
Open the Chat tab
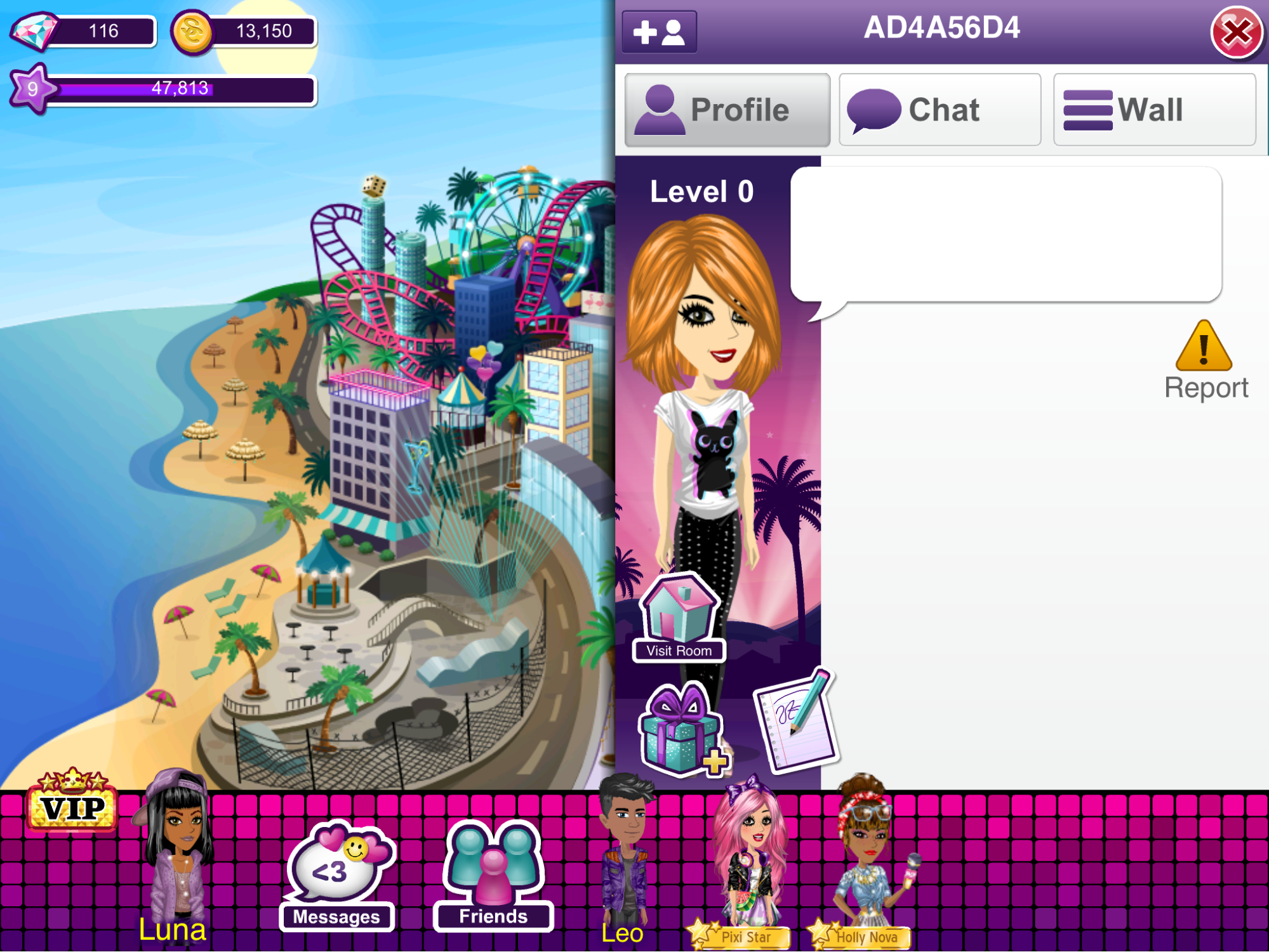point(940,110)
